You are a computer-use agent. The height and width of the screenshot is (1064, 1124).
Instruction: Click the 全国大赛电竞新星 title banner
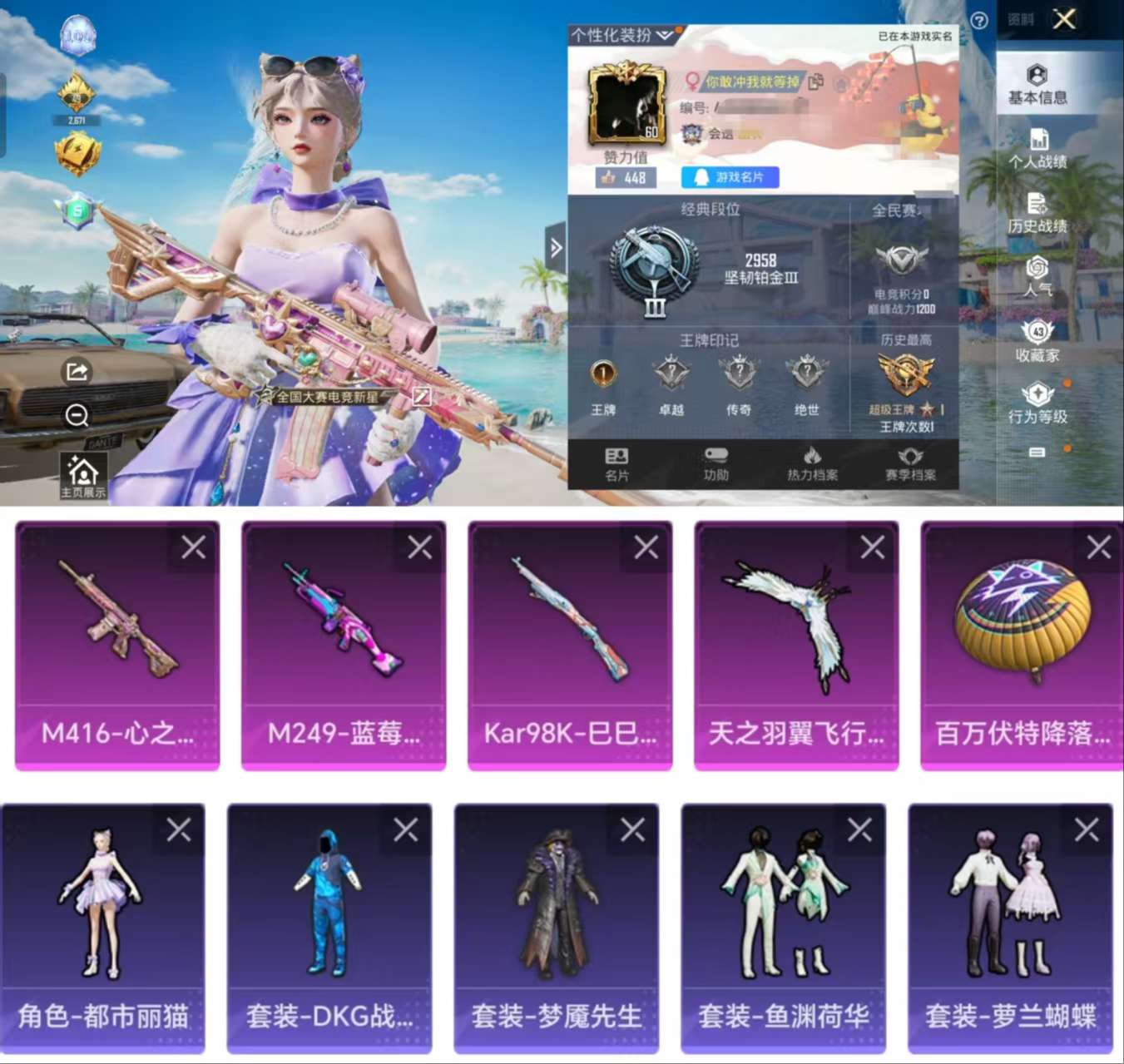(327, 398)
